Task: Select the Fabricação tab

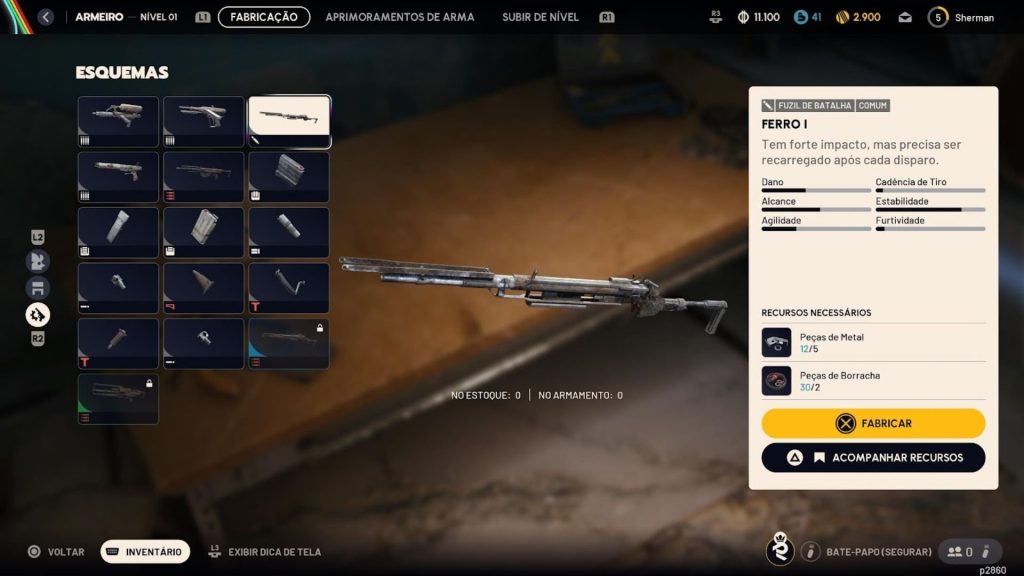Action: point(264,17)
